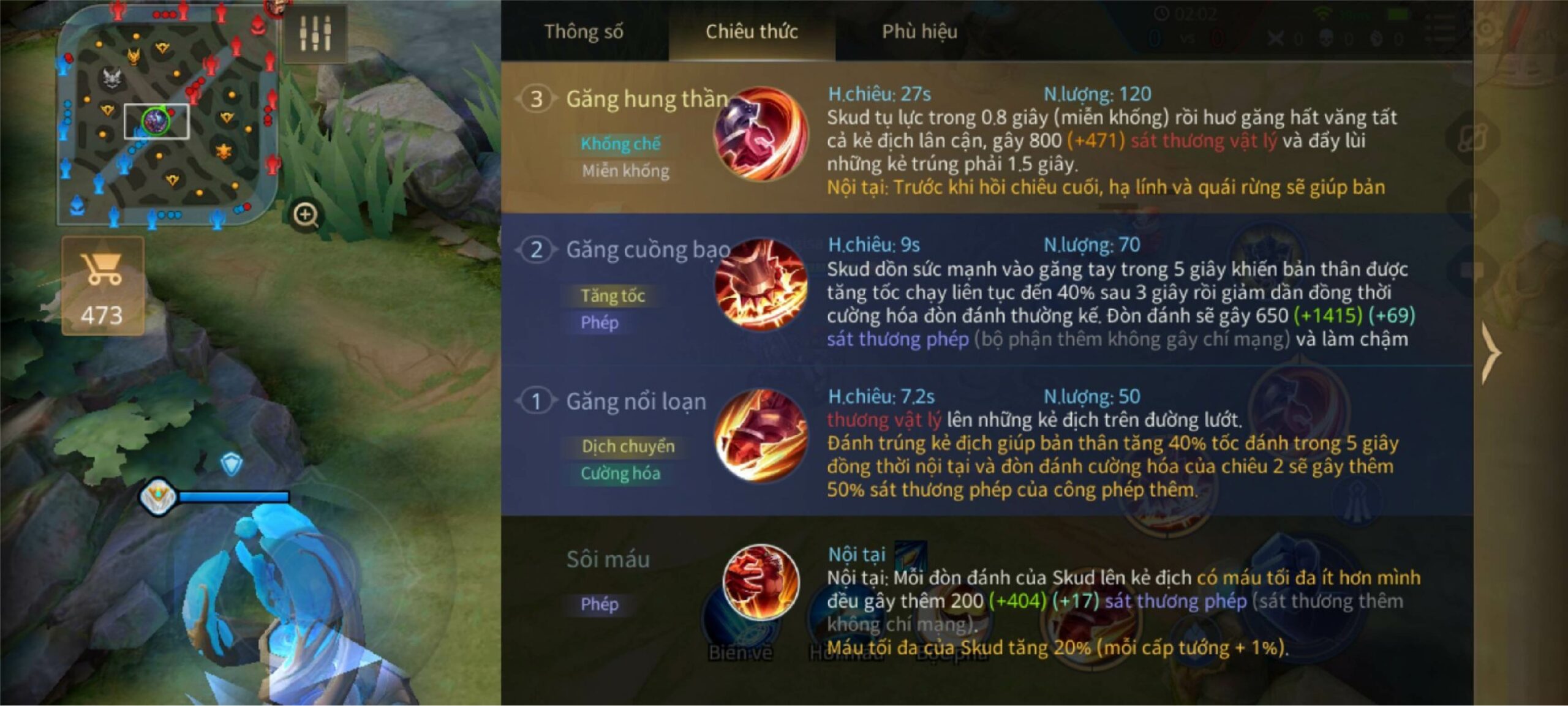Open the Phù hiệu tab
The width and height of the screenshot is (1568, 706).
[919, 31]
